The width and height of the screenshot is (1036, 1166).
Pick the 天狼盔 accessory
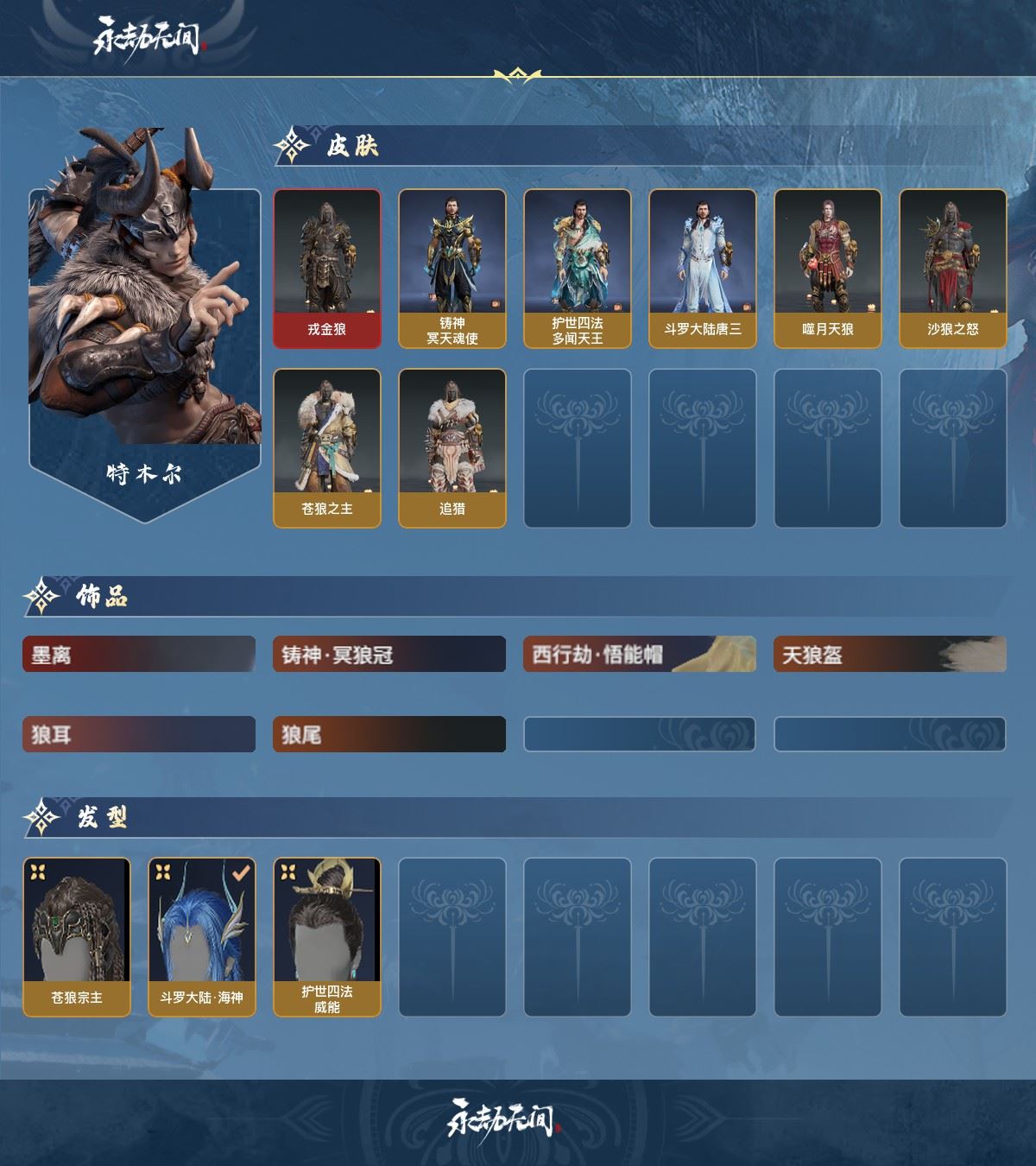click(x=890, y=655)
